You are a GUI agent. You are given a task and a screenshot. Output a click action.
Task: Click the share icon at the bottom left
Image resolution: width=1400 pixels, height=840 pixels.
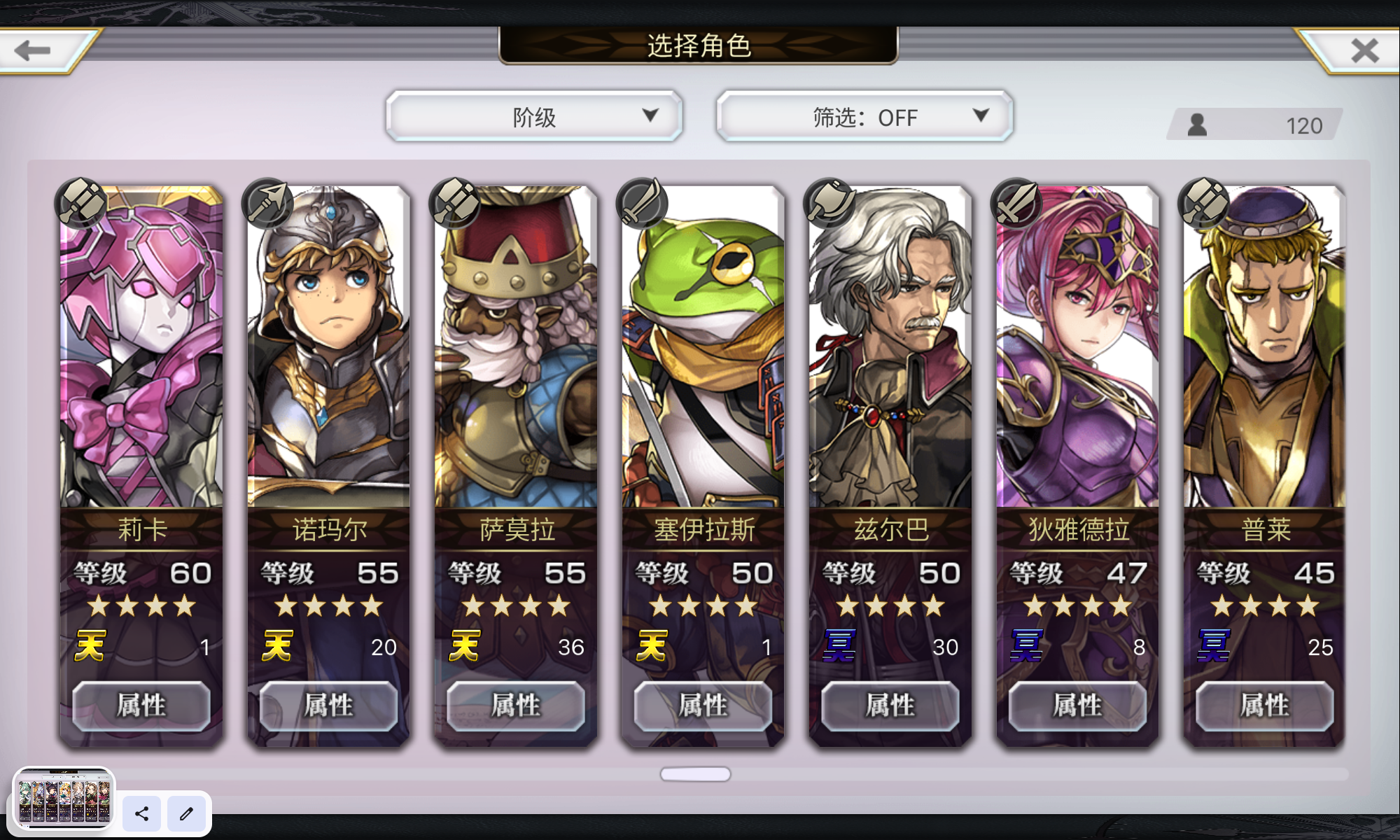click(x=141, y=814)
